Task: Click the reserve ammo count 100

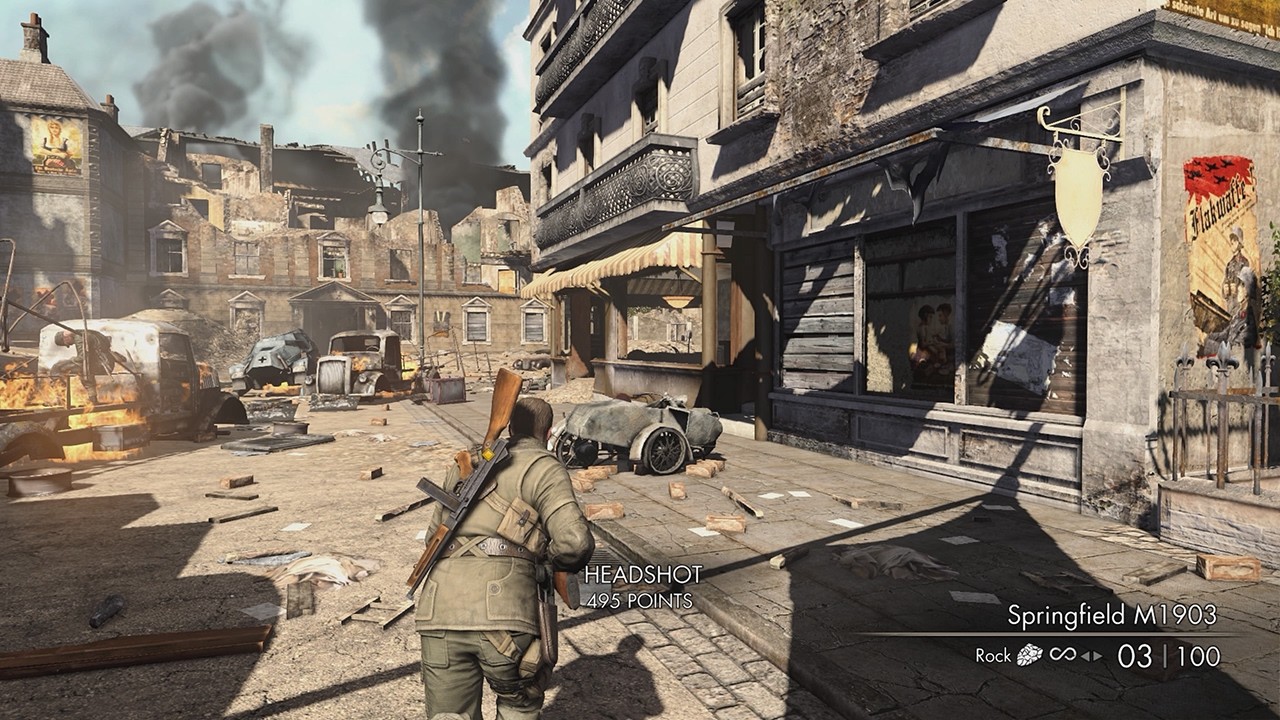Action: point(1197,656)
